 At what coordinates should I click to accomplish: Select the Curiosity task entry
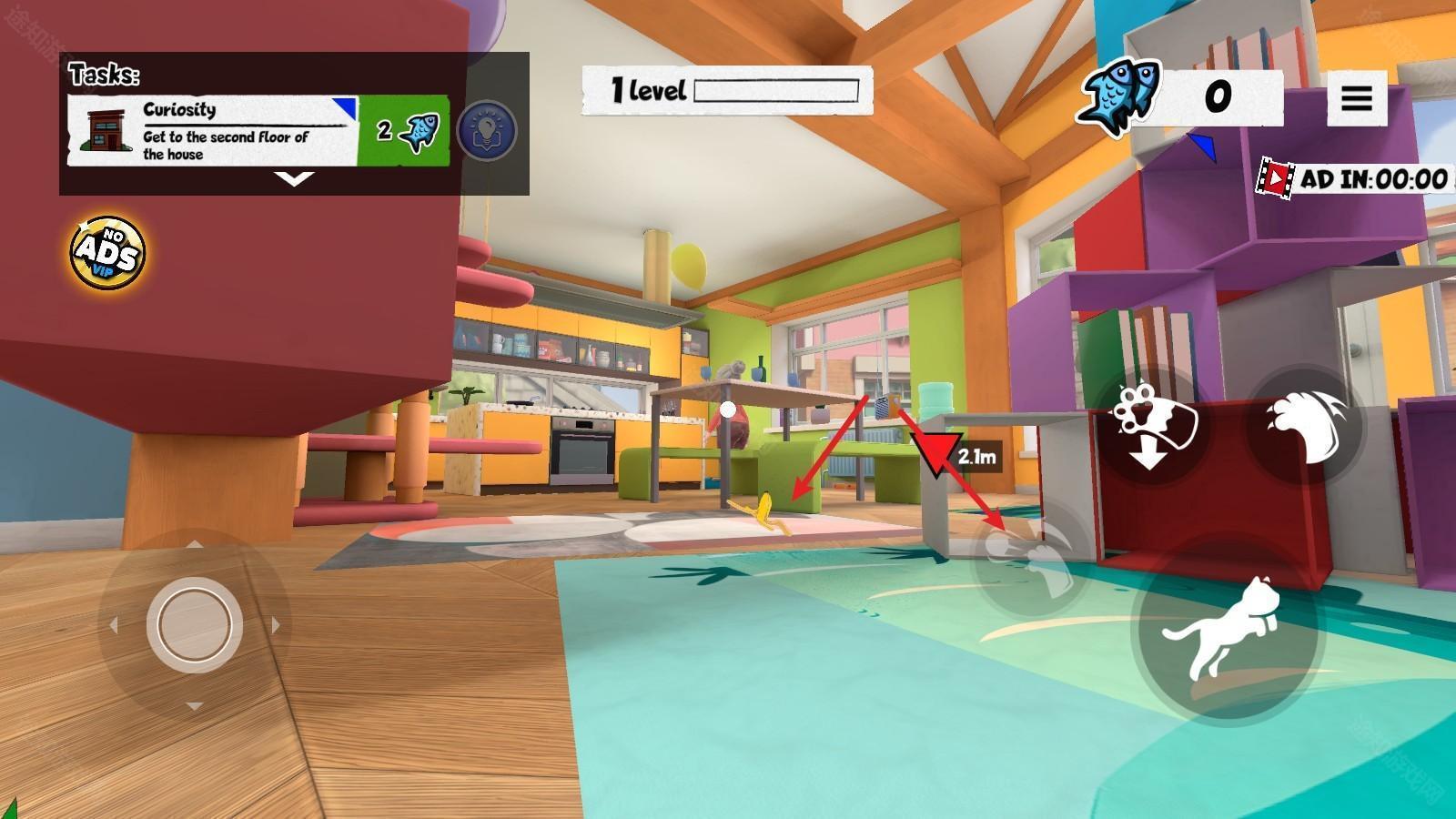[x=258, y=131]
